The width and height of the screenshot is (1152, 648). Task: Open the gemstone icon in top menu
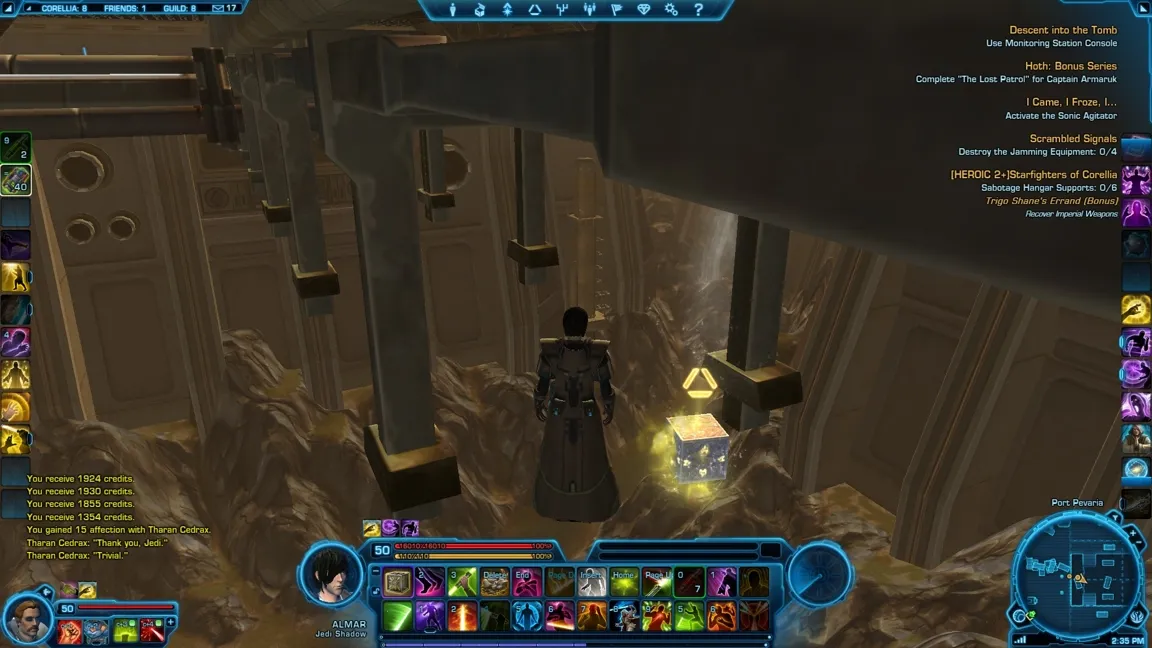coord(644,10)
